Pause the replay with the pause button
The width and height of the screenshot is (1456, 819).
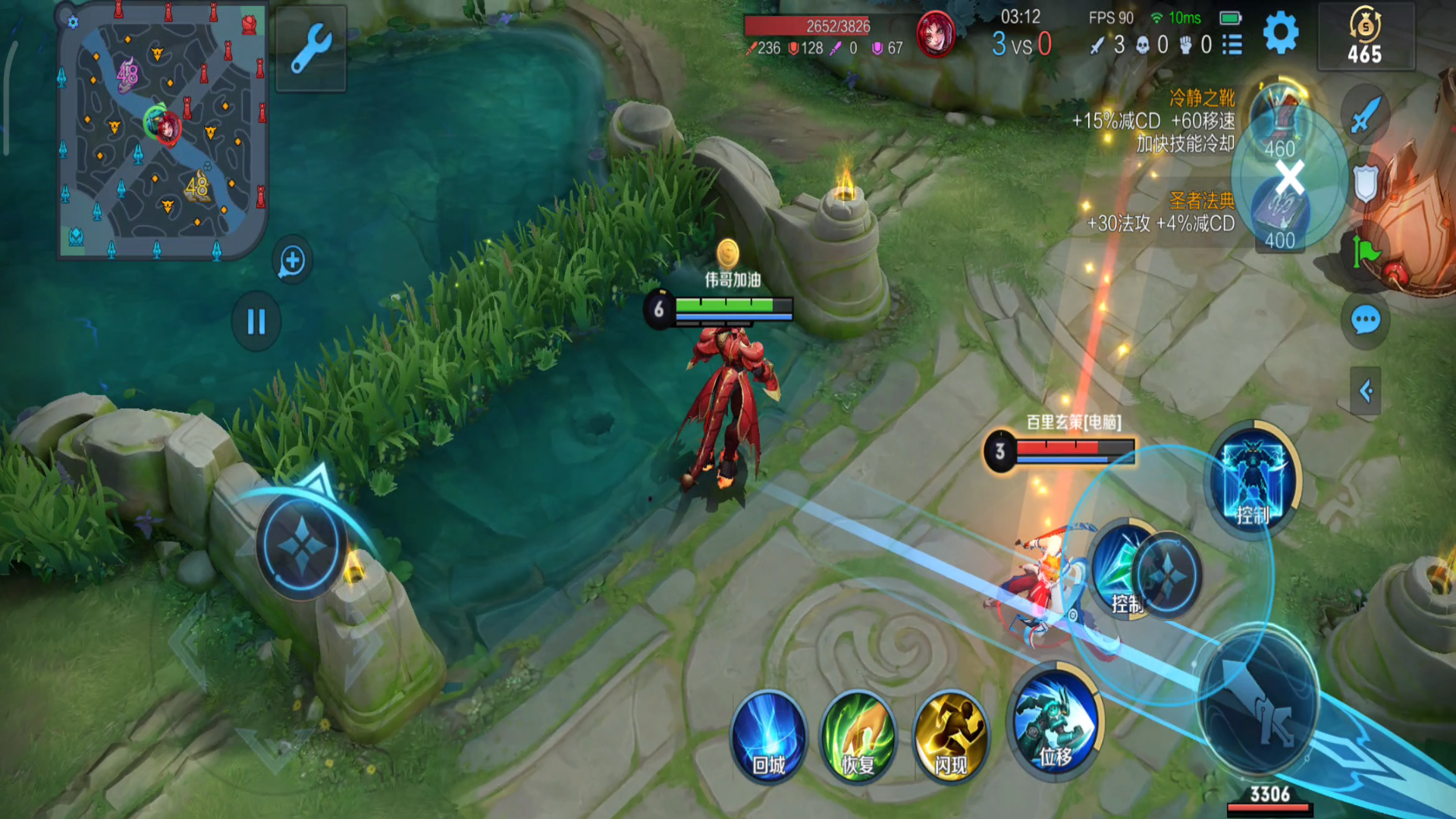tap(256, 322)
